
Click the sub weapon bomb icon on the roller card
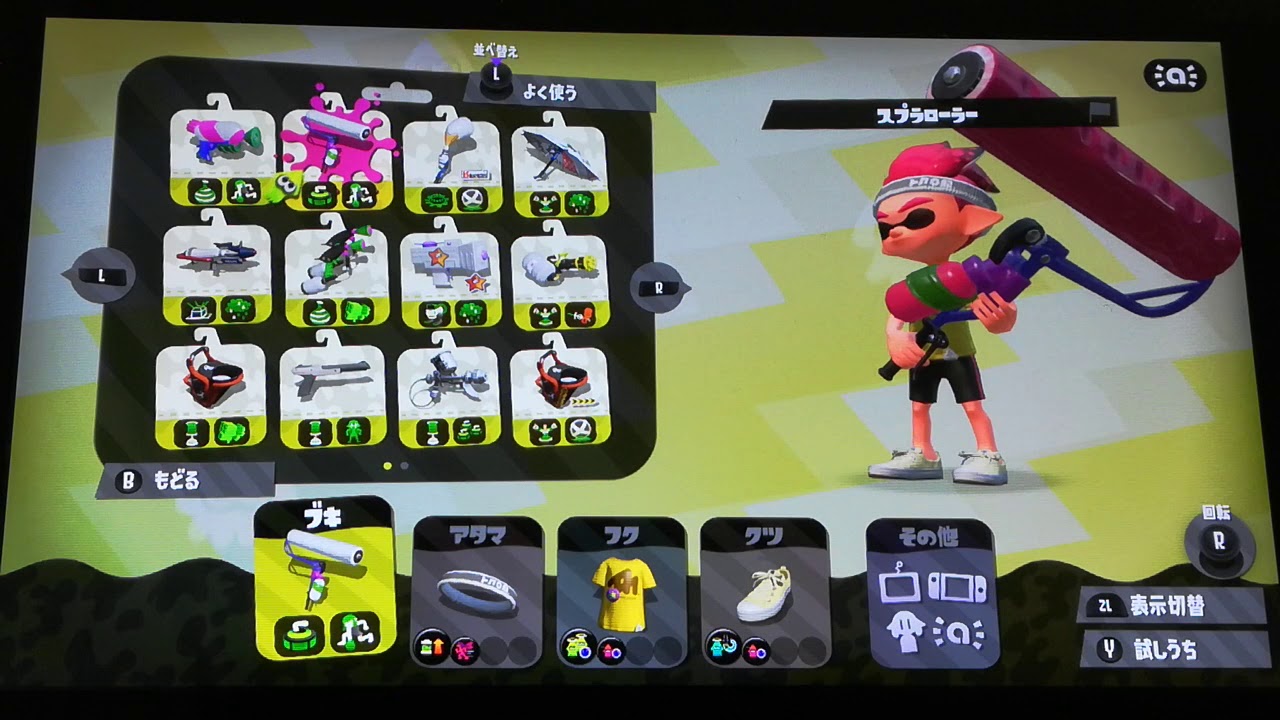[x=322, y=193]
